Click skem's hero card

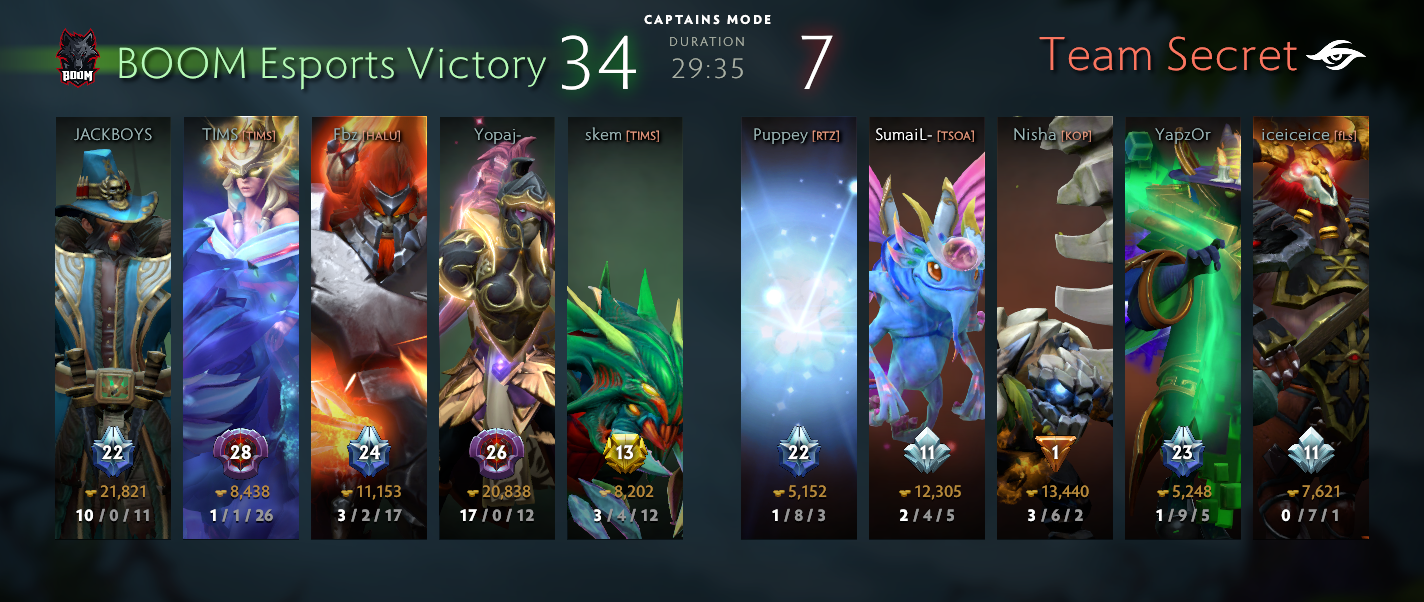pos(625,328)
